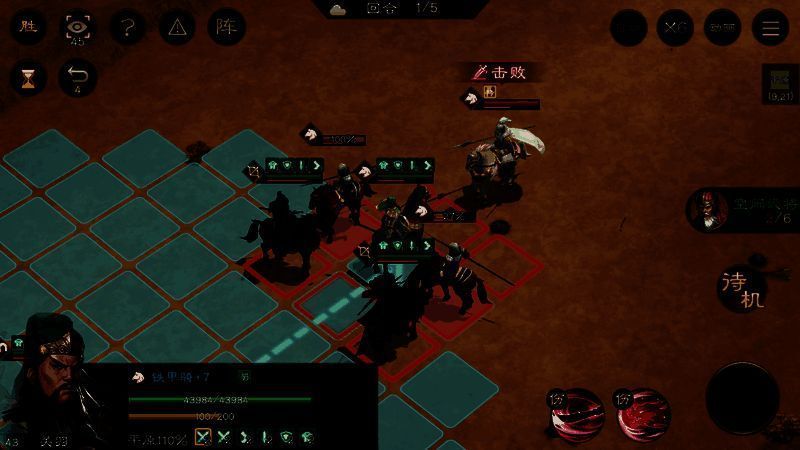Select the highlighted crossed-swords trait icon
The image size is (800, 450).
(203, 436)
